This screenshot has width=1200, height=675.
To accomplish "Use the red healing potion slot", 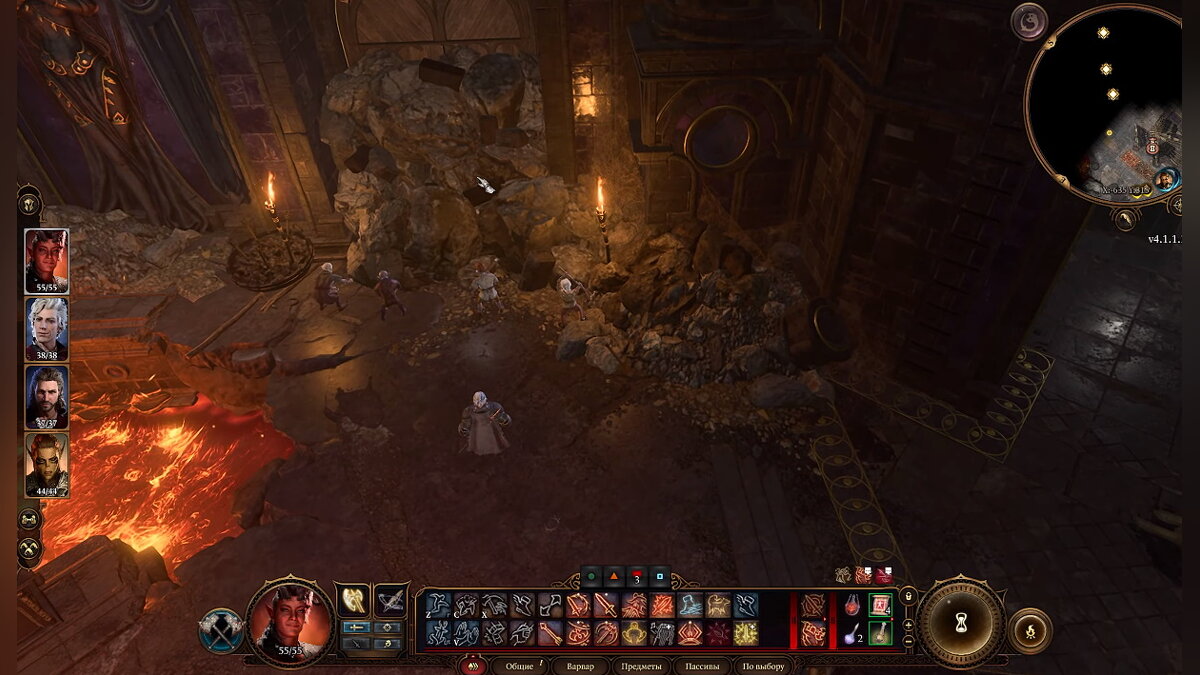I will tap(852, 605).
